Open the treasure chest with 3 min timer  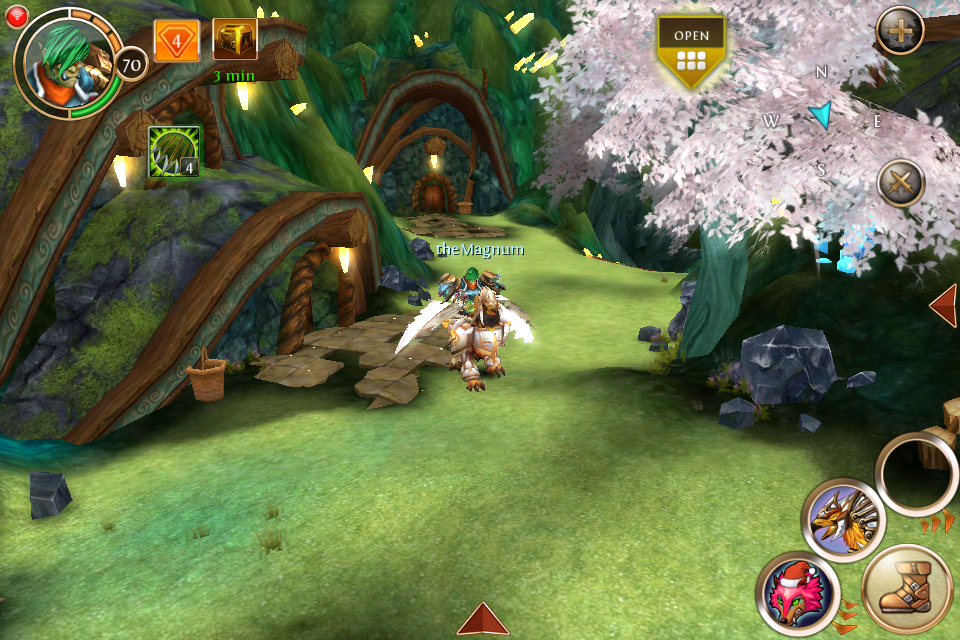tap(235, 39)
